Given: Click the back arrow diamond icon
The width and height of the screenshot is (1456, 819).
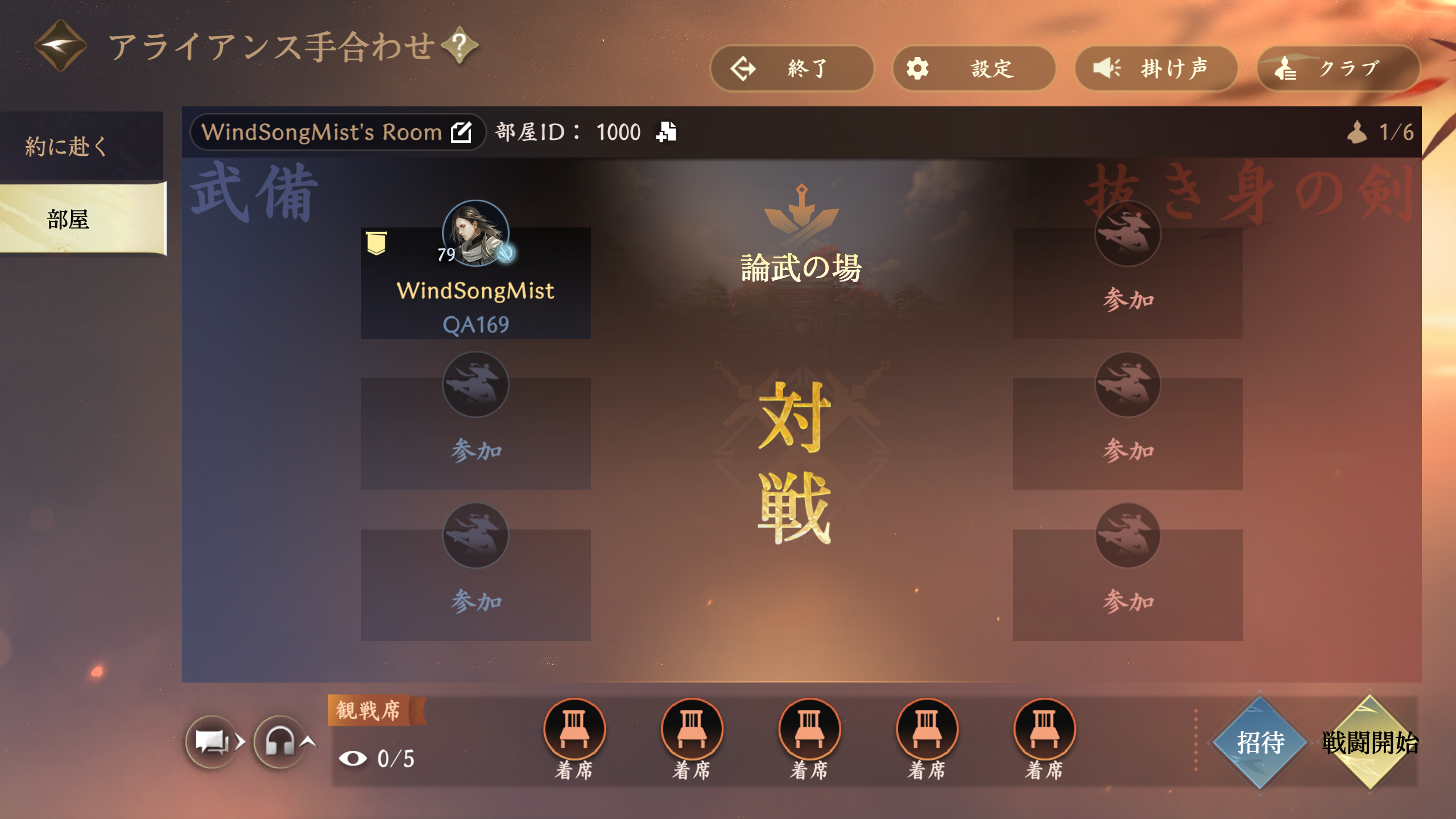Looking at the screenshot, I should pos(60,45).
